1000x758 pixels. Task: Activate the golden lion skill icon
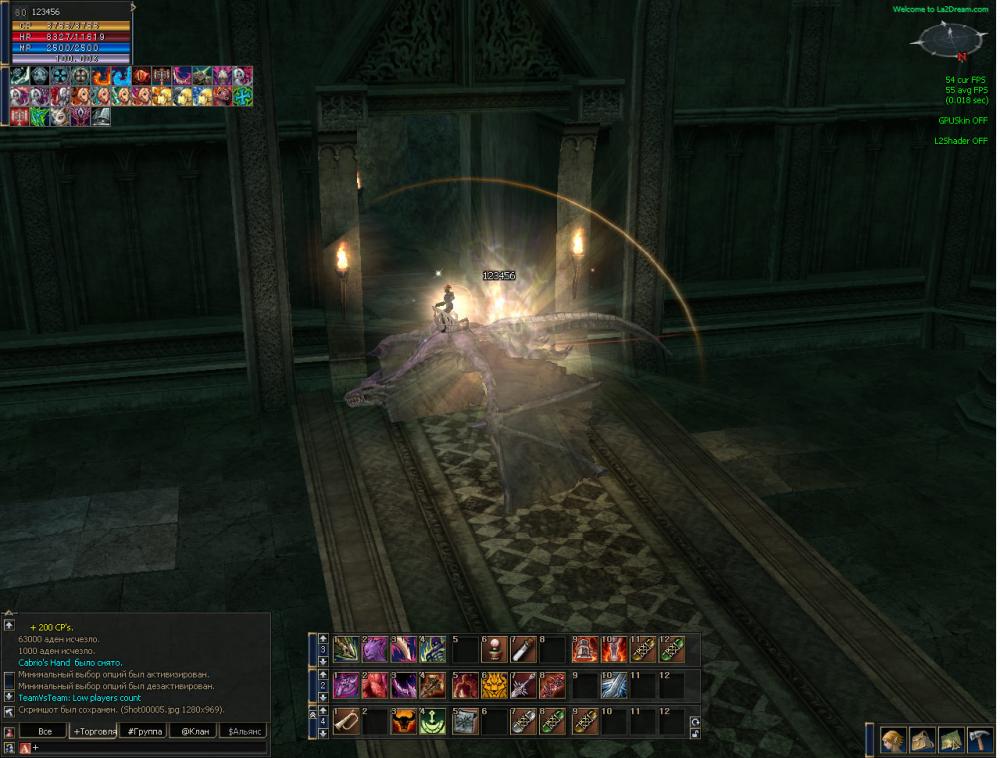tap(493, 685)
